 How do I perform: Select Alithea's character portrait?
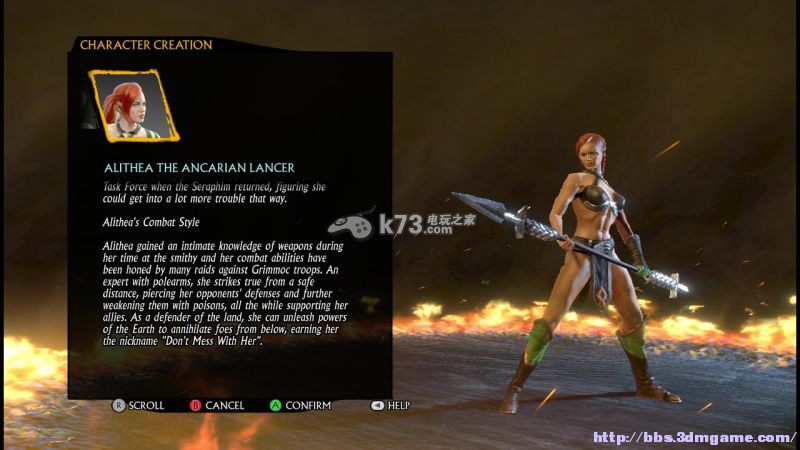[x=130, y=104]
